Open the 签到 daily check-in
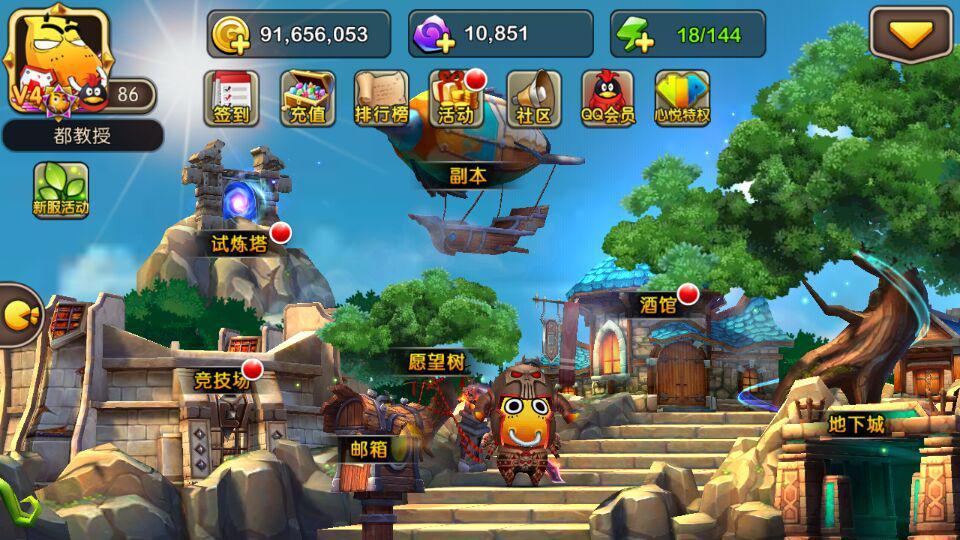 coord(232,98)
